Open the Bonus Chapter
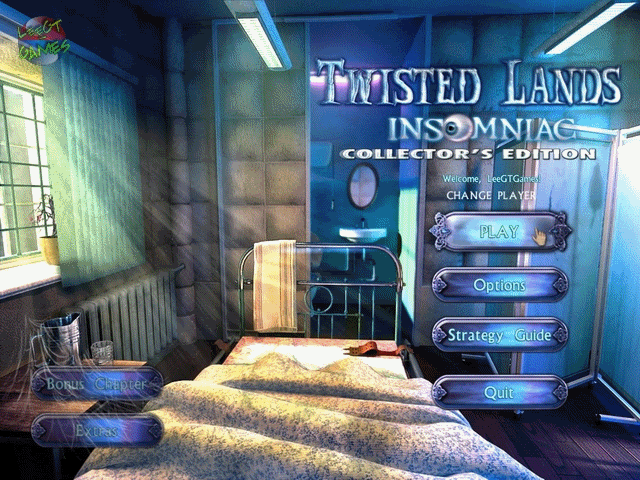 96,383
